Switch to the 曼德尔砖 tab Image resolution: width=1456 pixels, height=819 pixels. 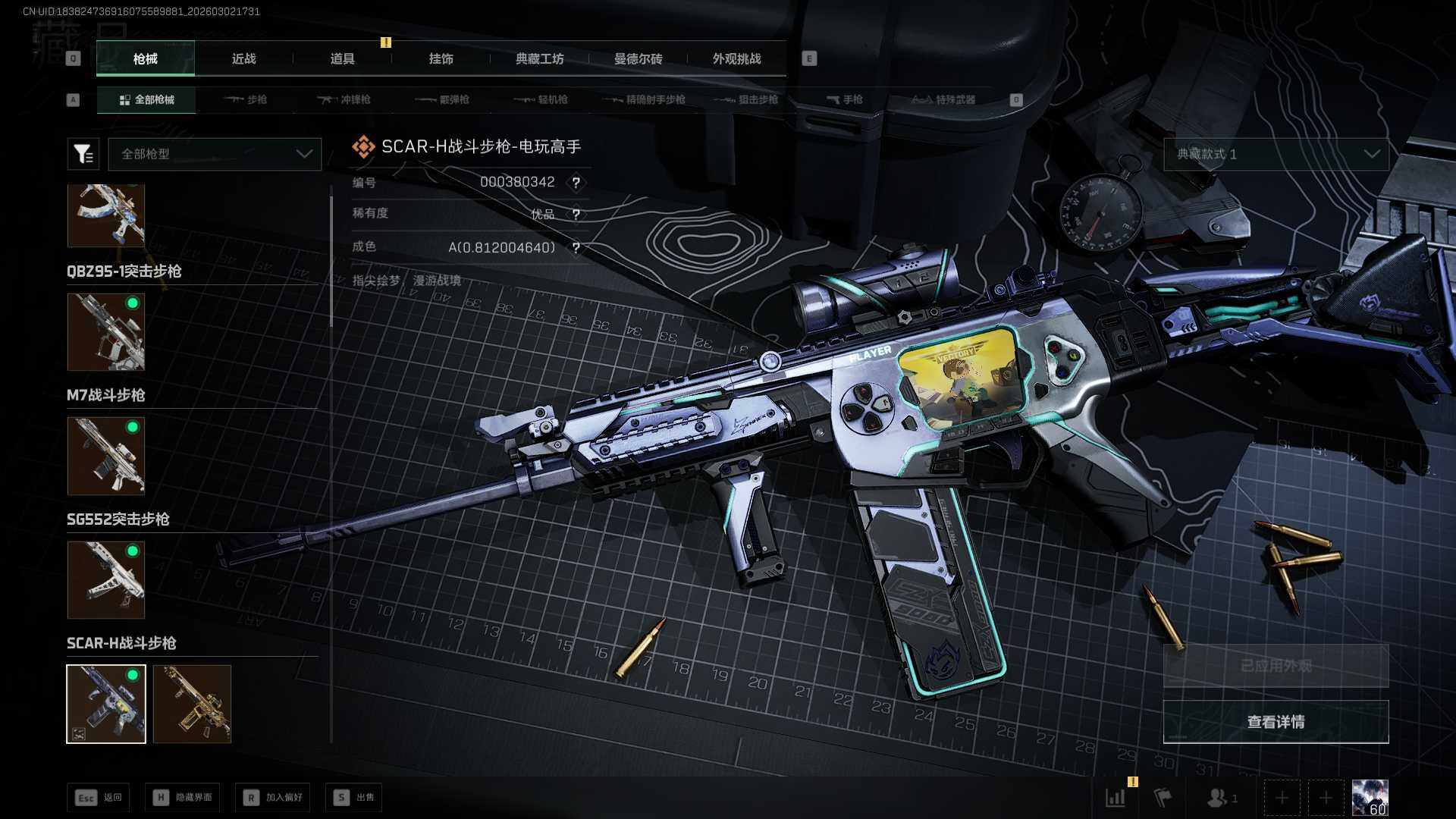638,58
